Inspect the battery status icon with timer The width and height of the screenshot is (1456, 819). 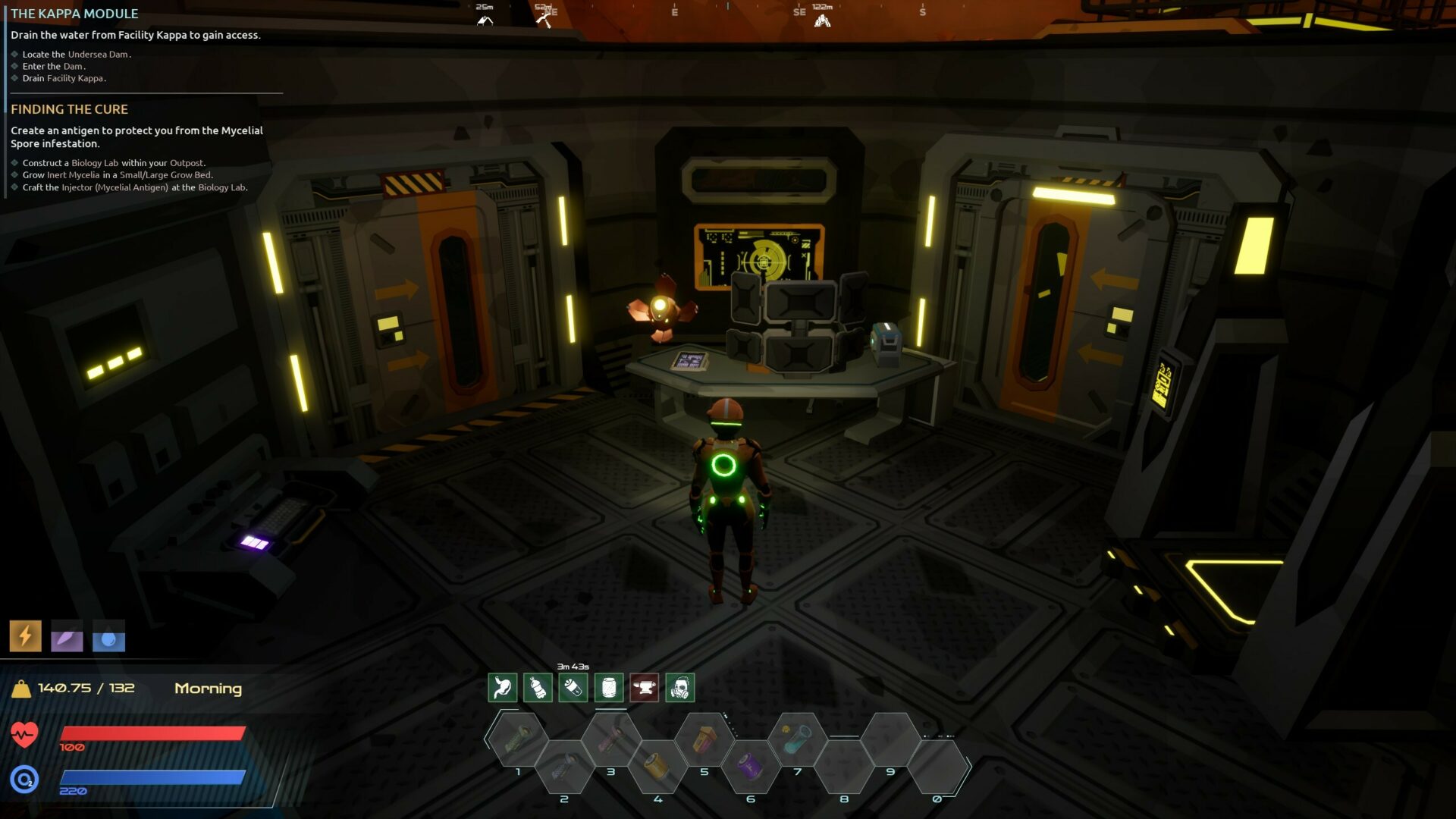point(573,688)
